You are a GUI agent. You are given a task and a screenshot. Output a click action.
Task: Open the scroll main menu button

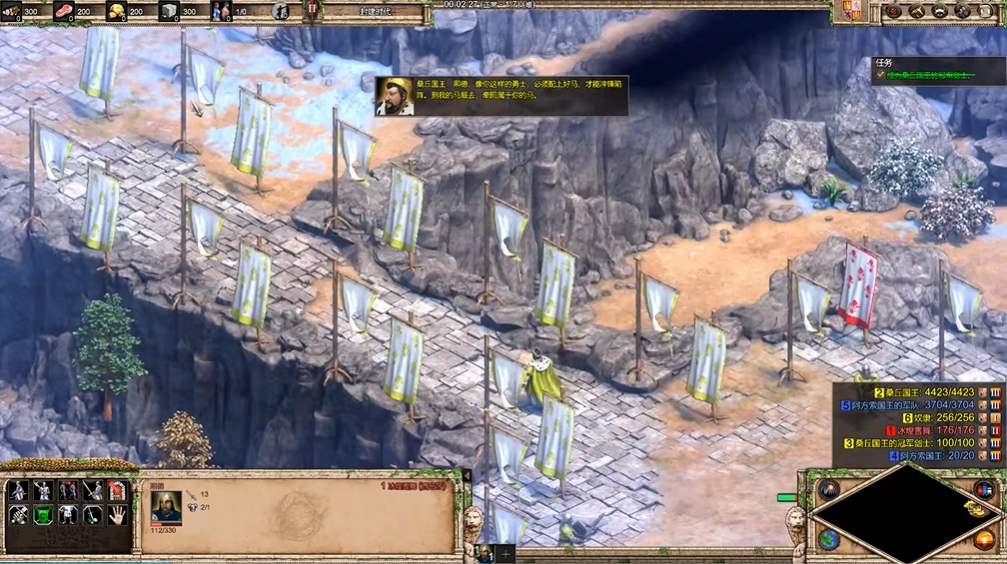(986, 11)
